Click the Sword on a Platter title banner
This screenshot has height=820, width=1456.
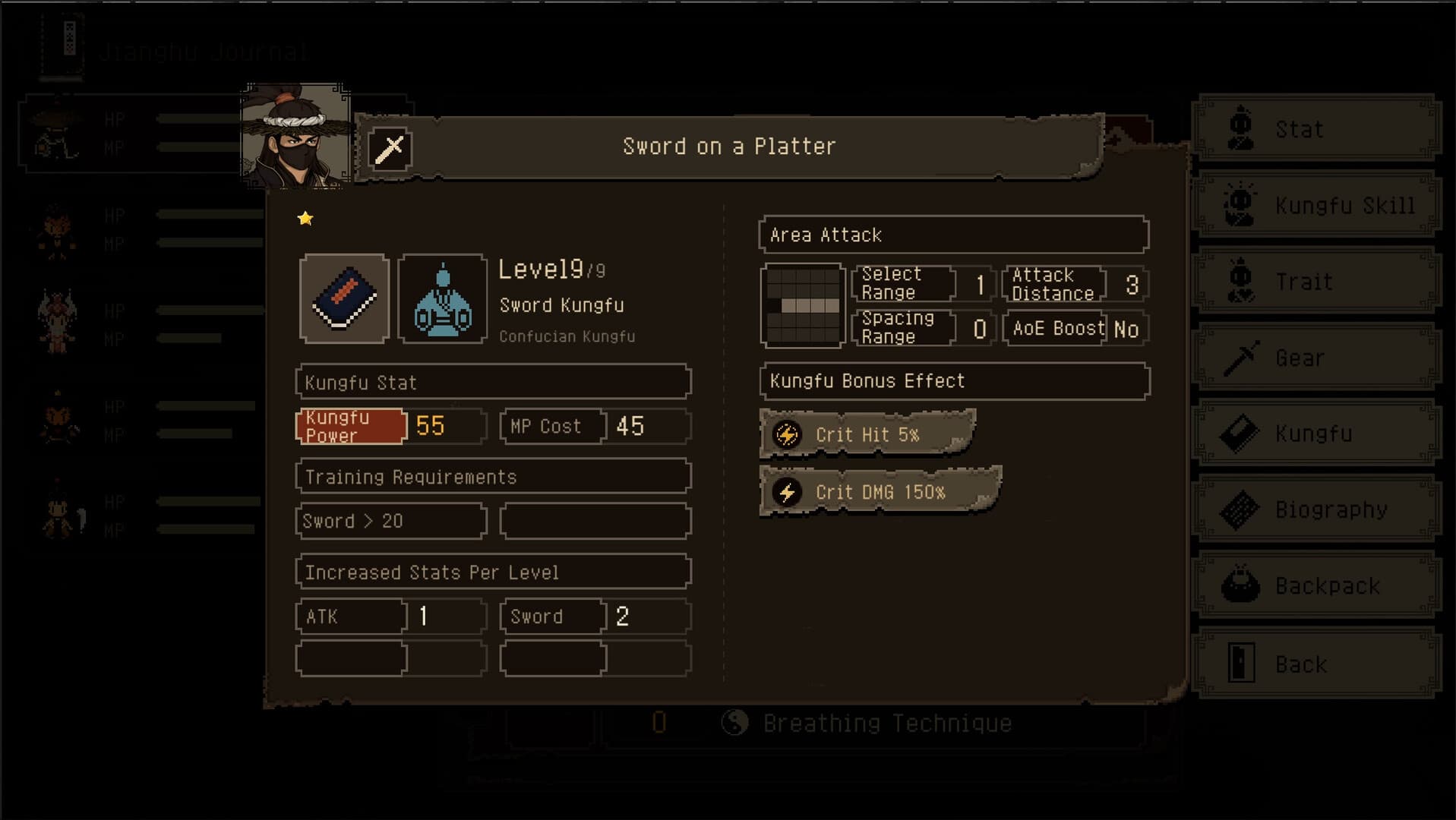click(728, 146)
